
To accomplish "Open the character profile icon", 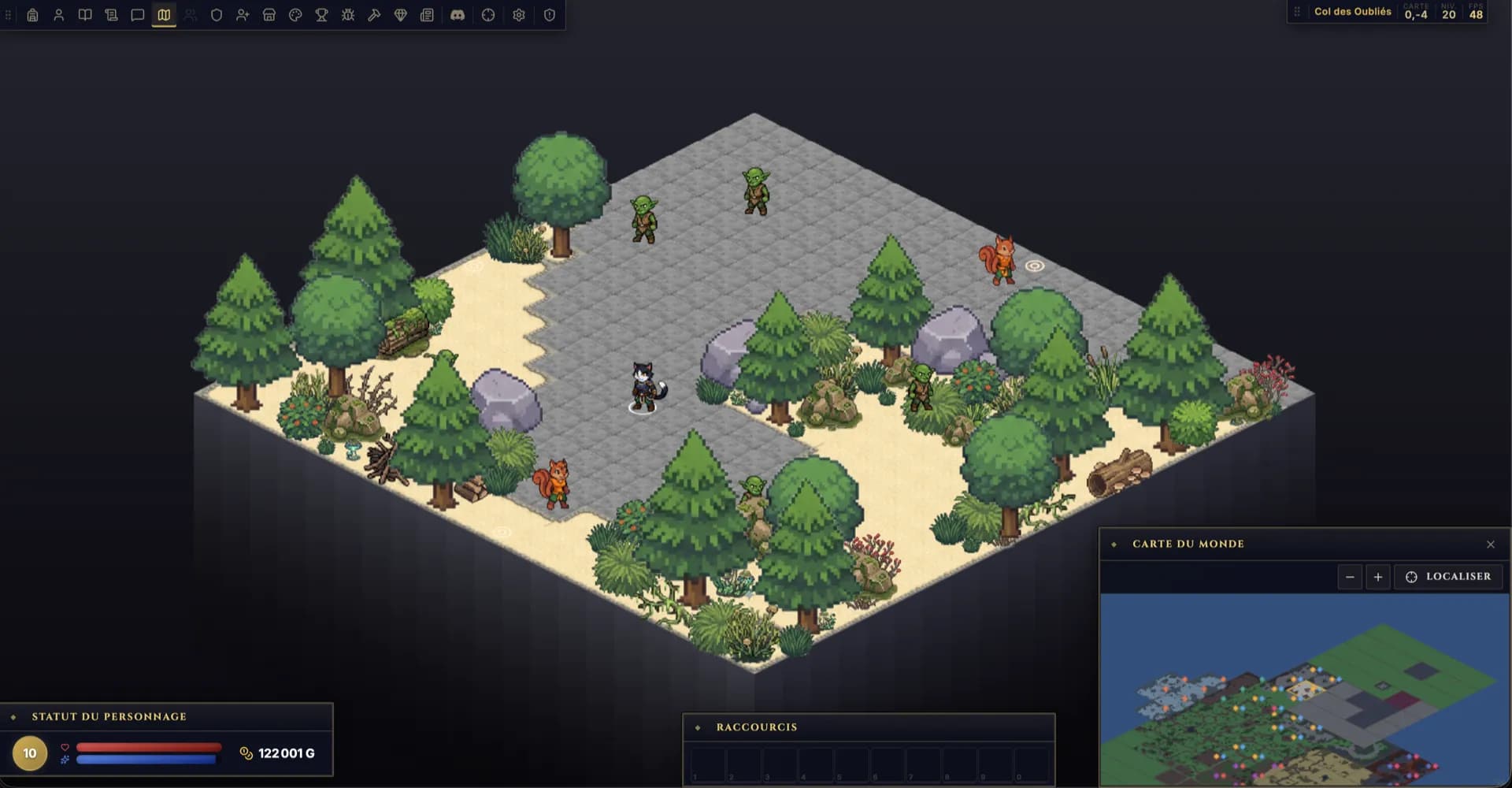I will coord(59,15).
